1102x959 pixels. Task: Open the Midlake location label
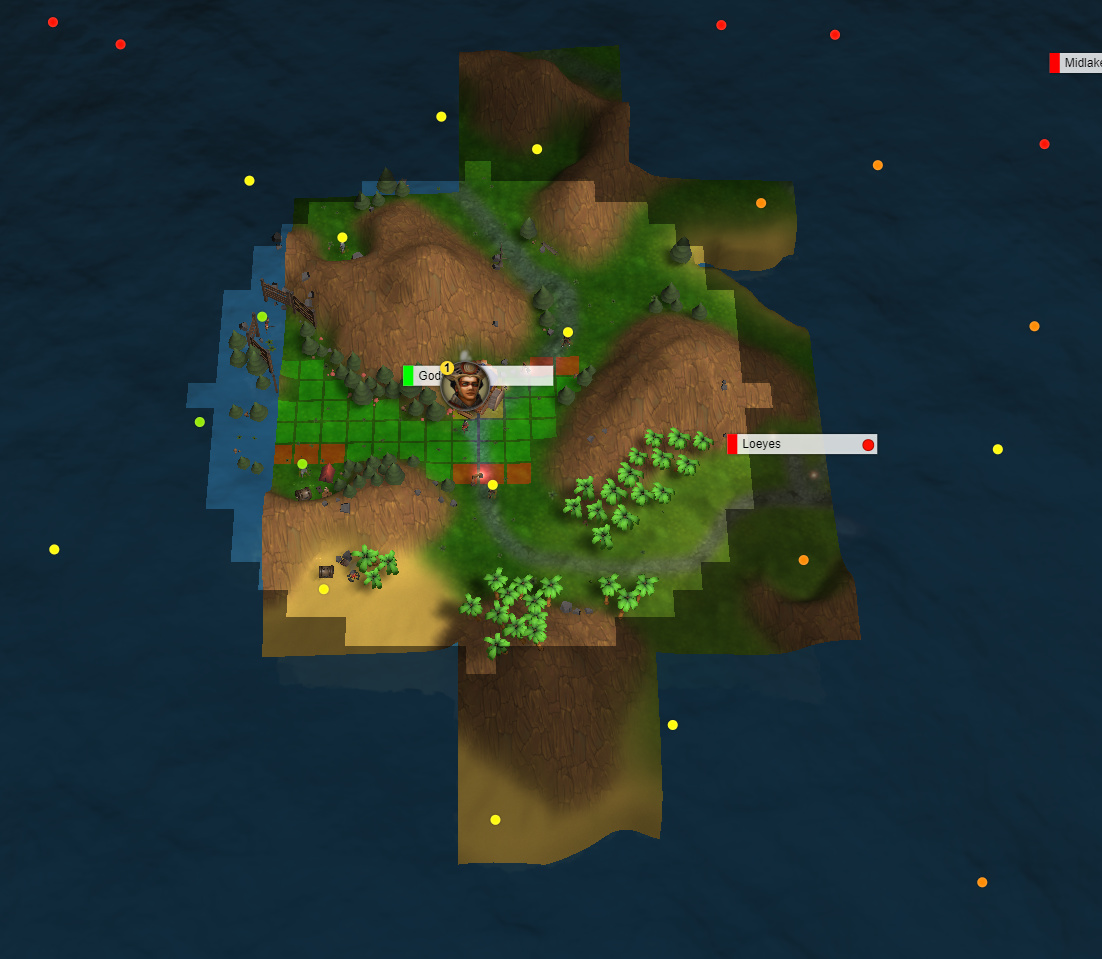point(1080,63)
